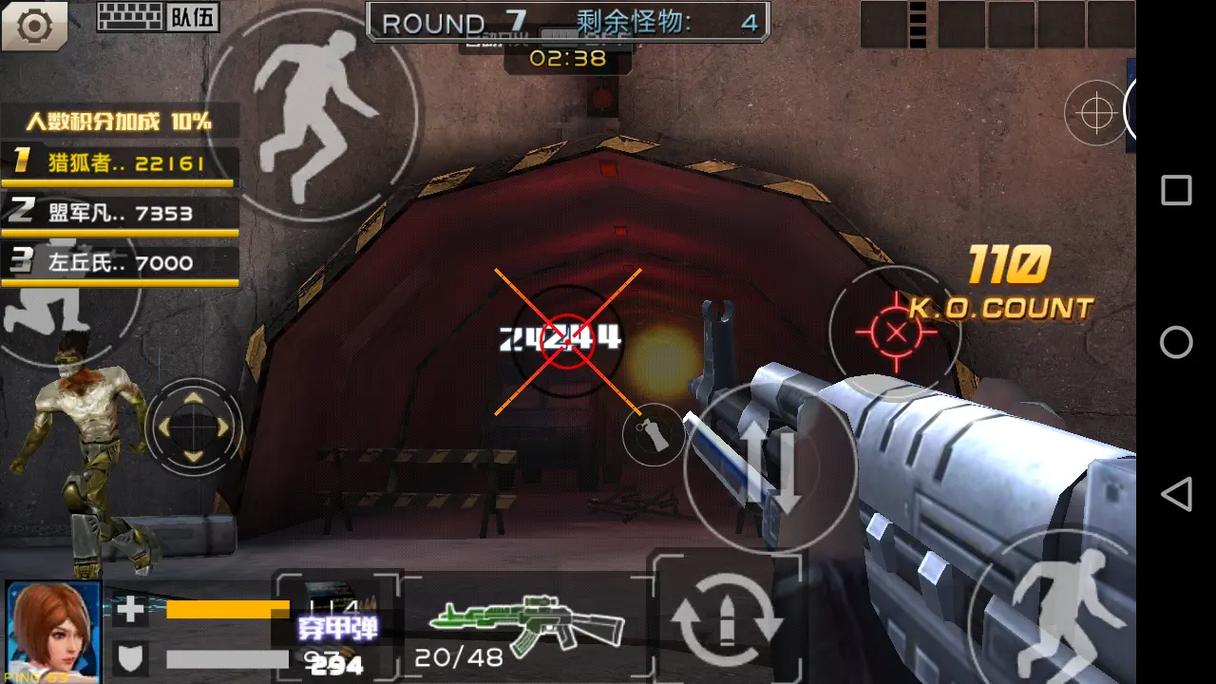Click the red-haired character portrait
1216x684 pixels.
point(53,630)
